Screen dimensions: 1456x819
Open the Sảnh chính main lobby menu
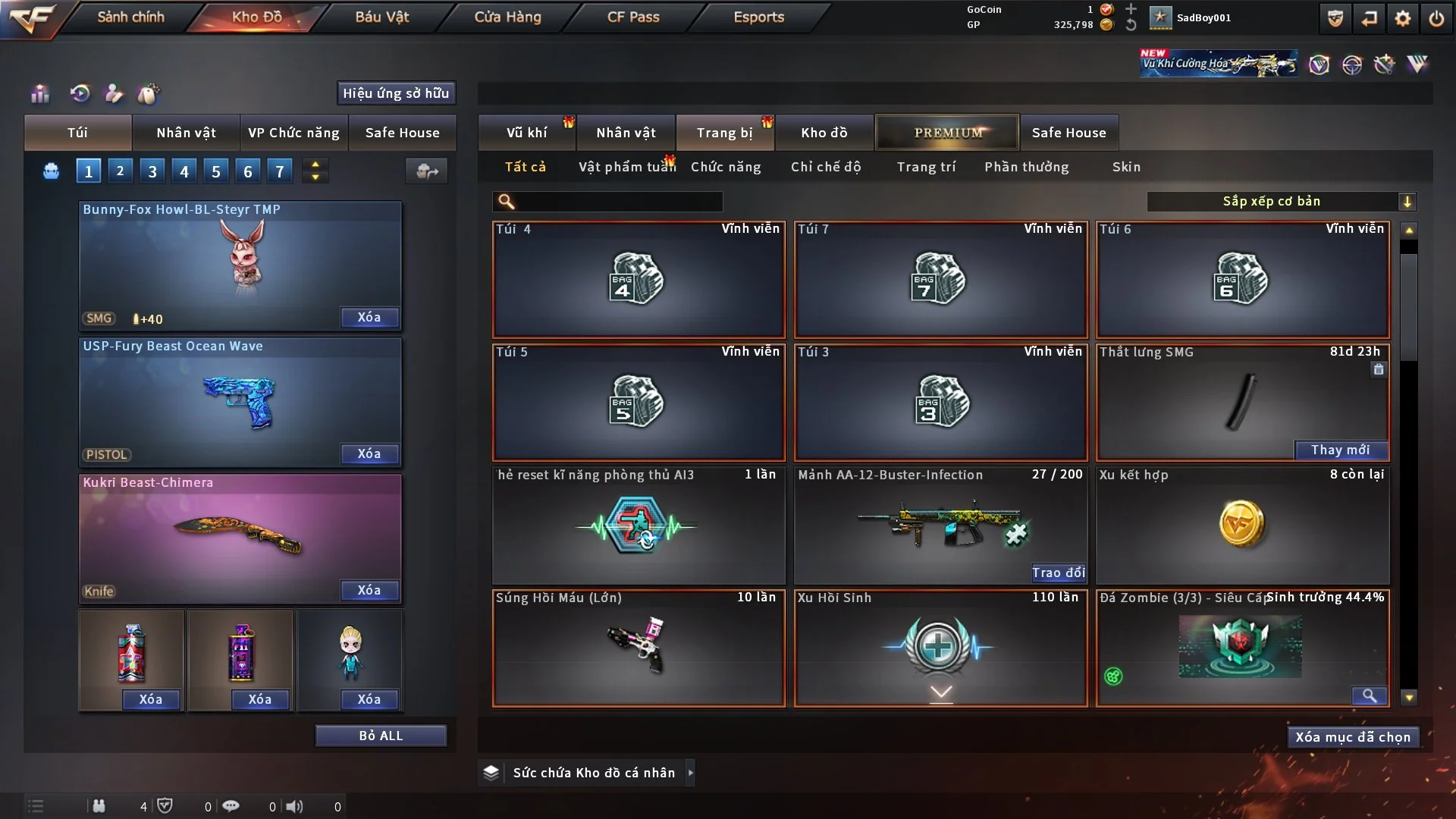[130, 17]
